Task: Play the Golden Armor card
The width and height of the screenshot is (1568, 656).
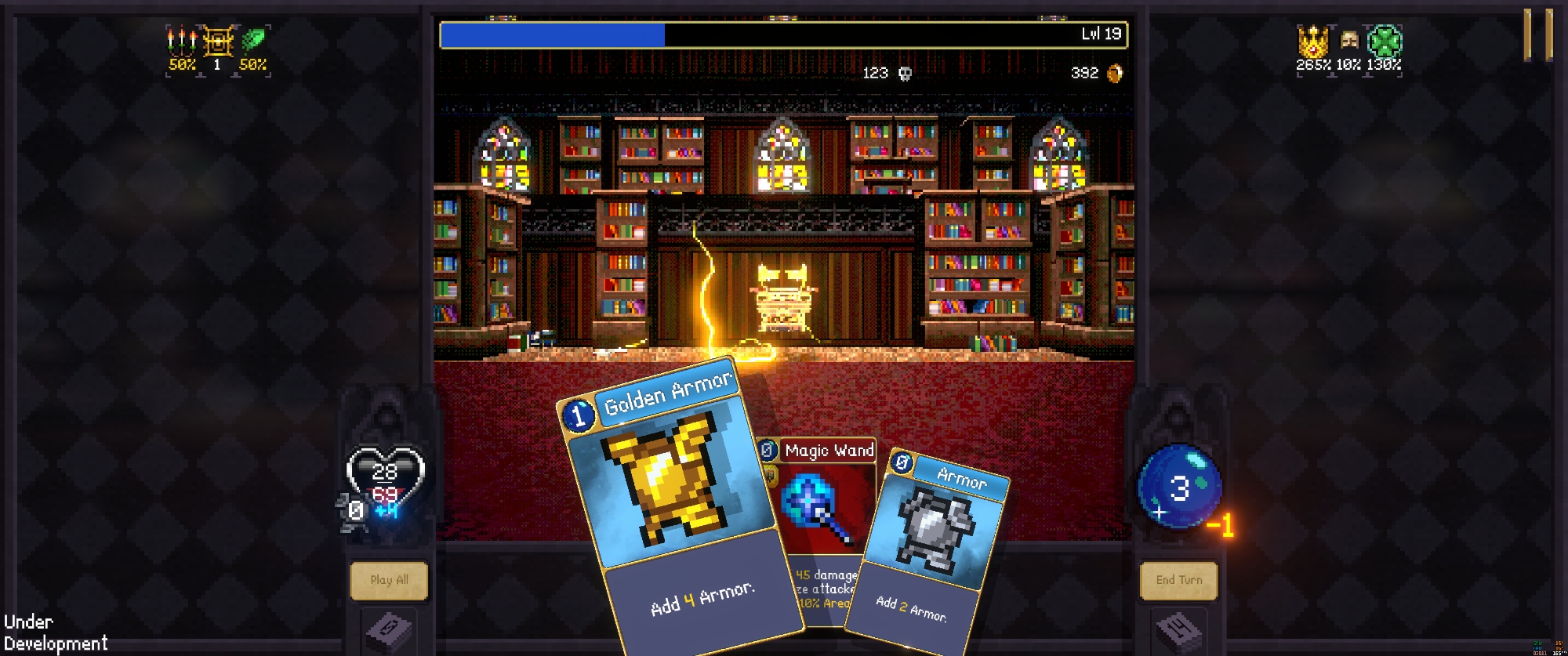Action: coord(674,502)
